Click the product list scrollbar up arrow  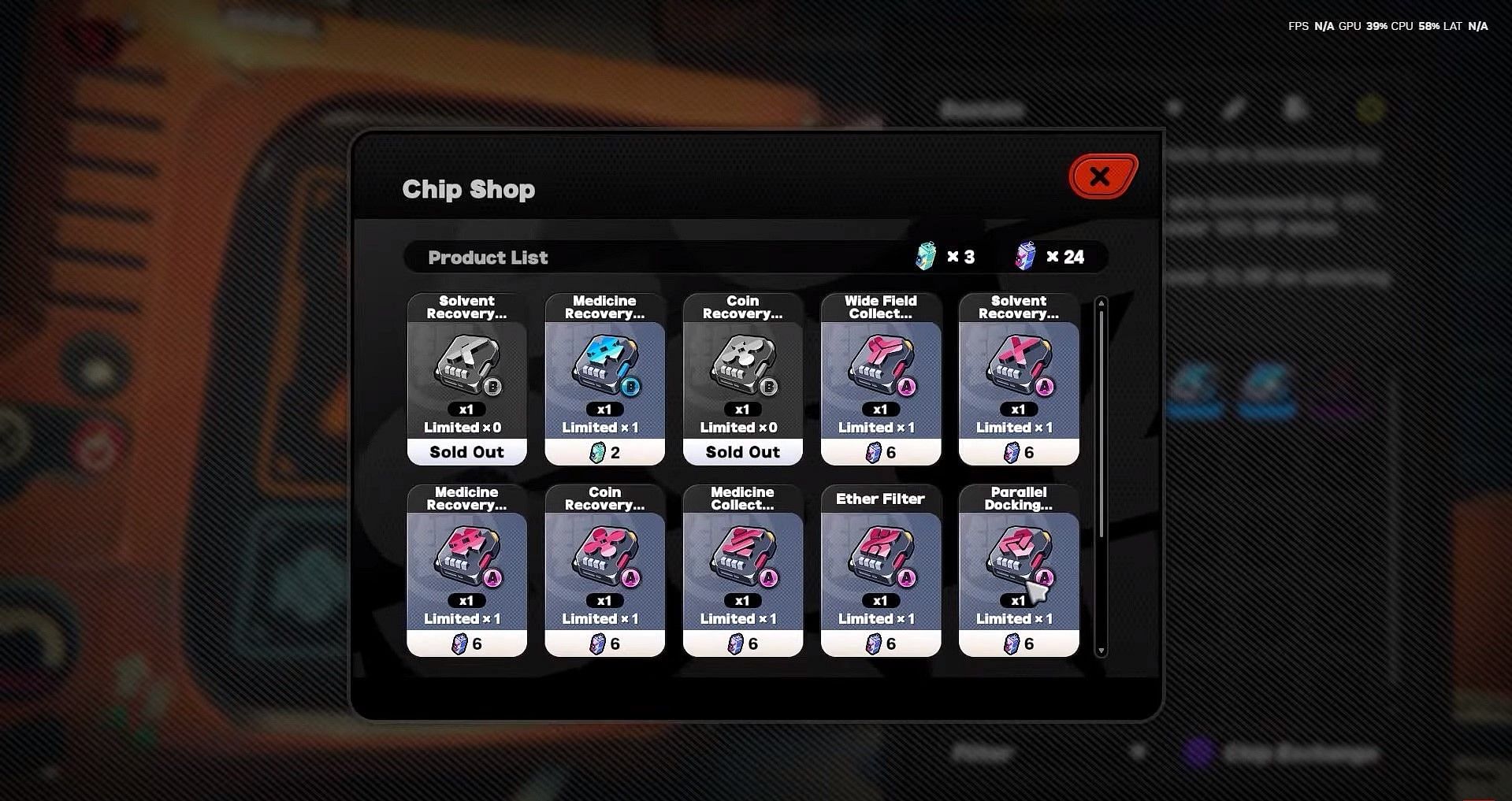click(x=1101, y=302)
